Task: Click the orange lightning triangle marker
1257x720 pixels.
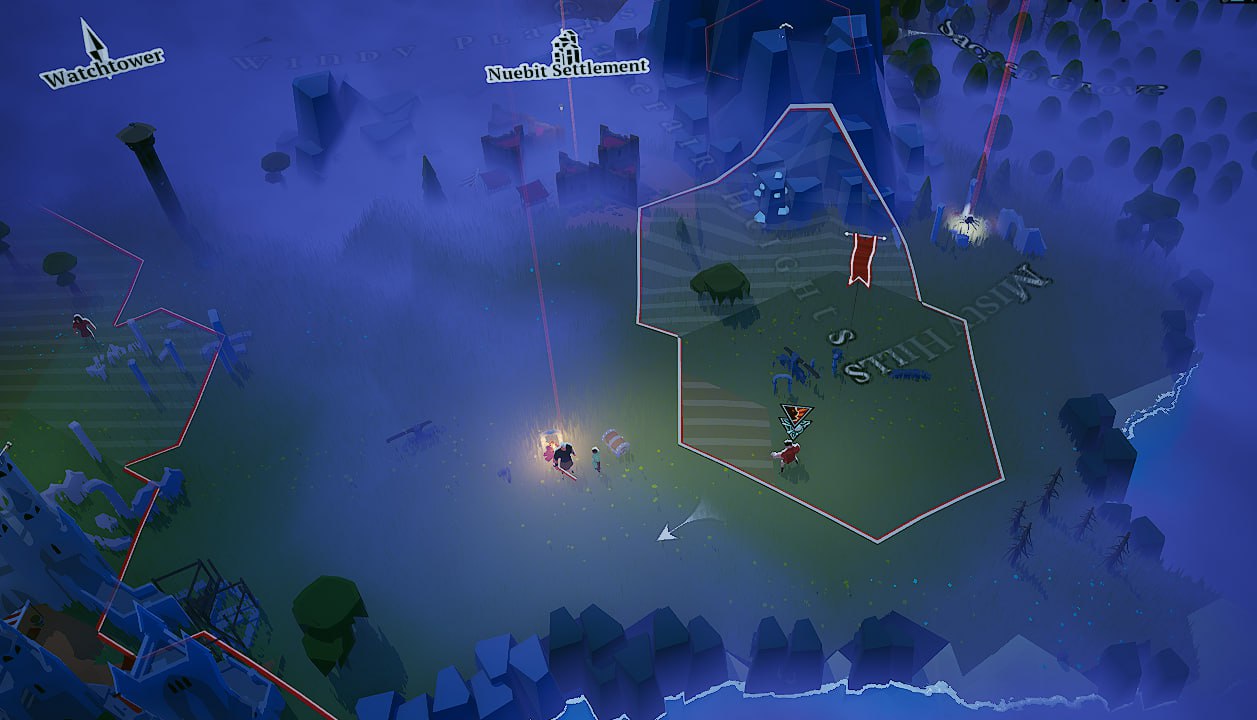Action: click(x=797, y=413)
